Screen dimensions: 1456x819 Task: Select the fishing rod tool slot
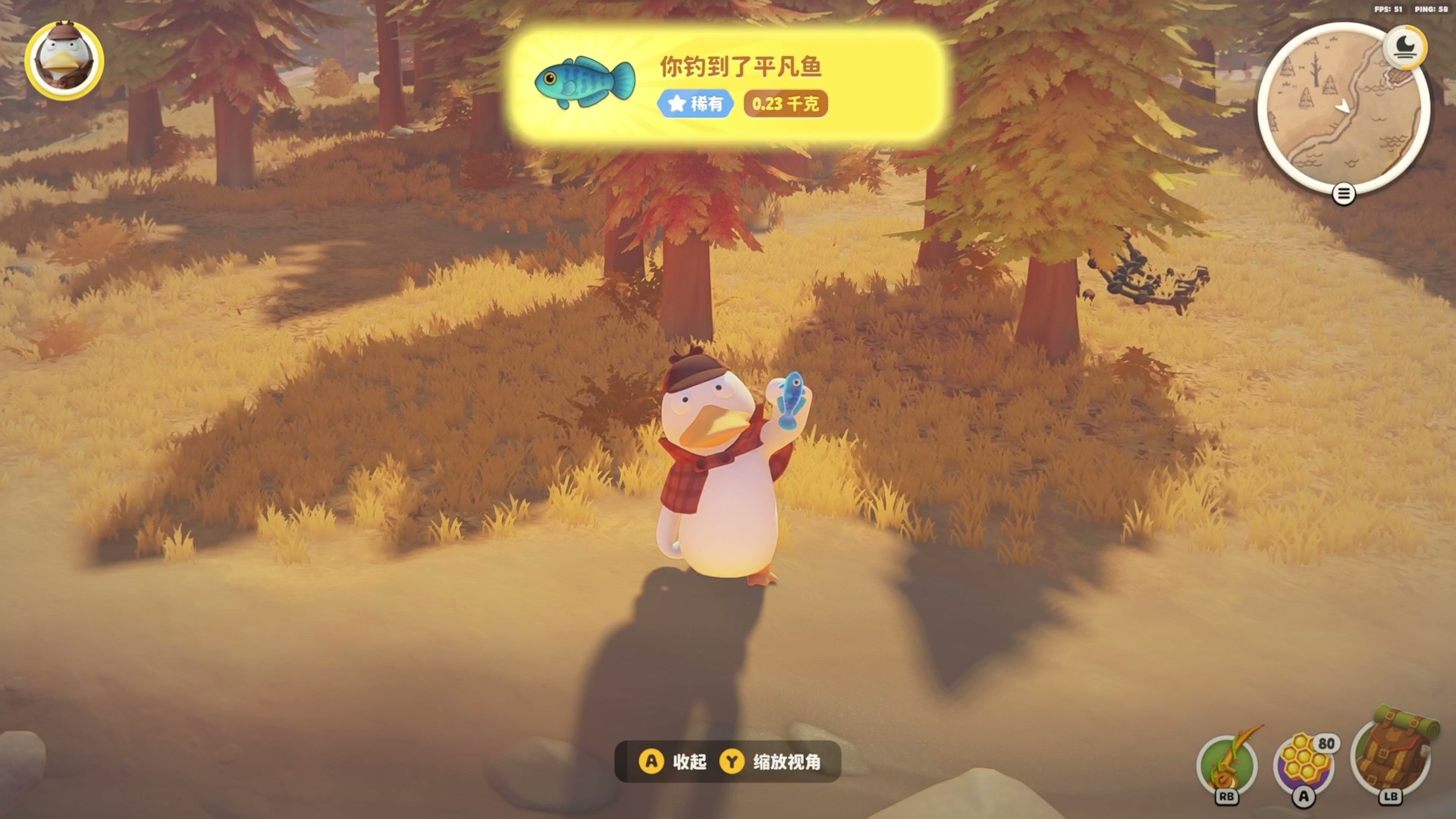pos(1226,766)
